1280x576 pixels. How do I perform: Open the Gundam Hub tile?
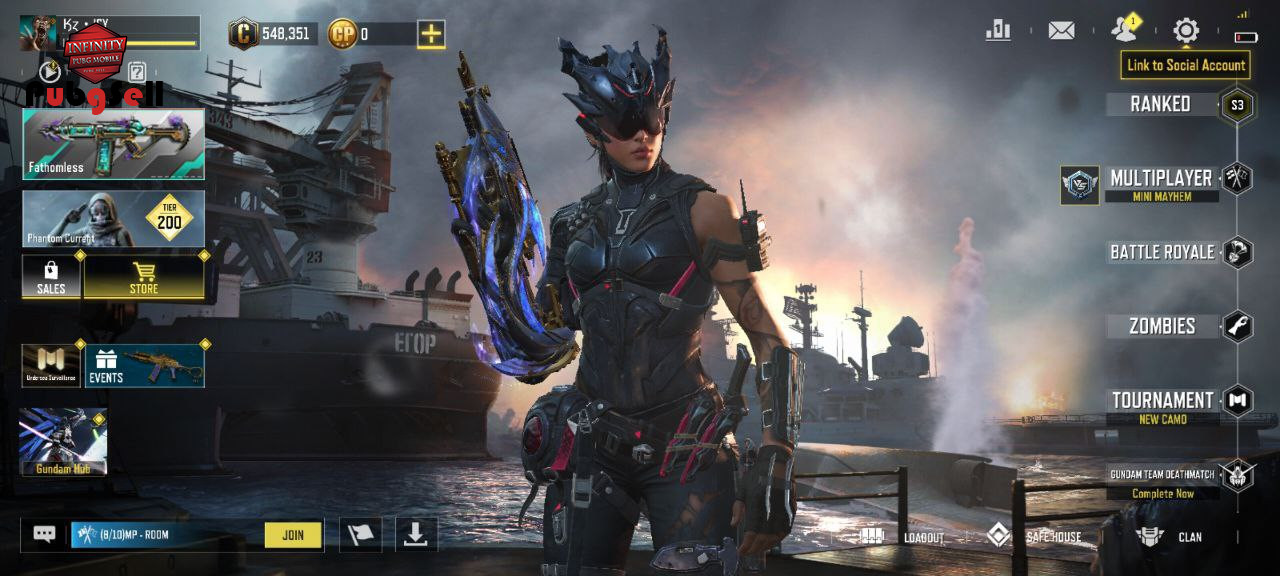[x=63, y=442]
